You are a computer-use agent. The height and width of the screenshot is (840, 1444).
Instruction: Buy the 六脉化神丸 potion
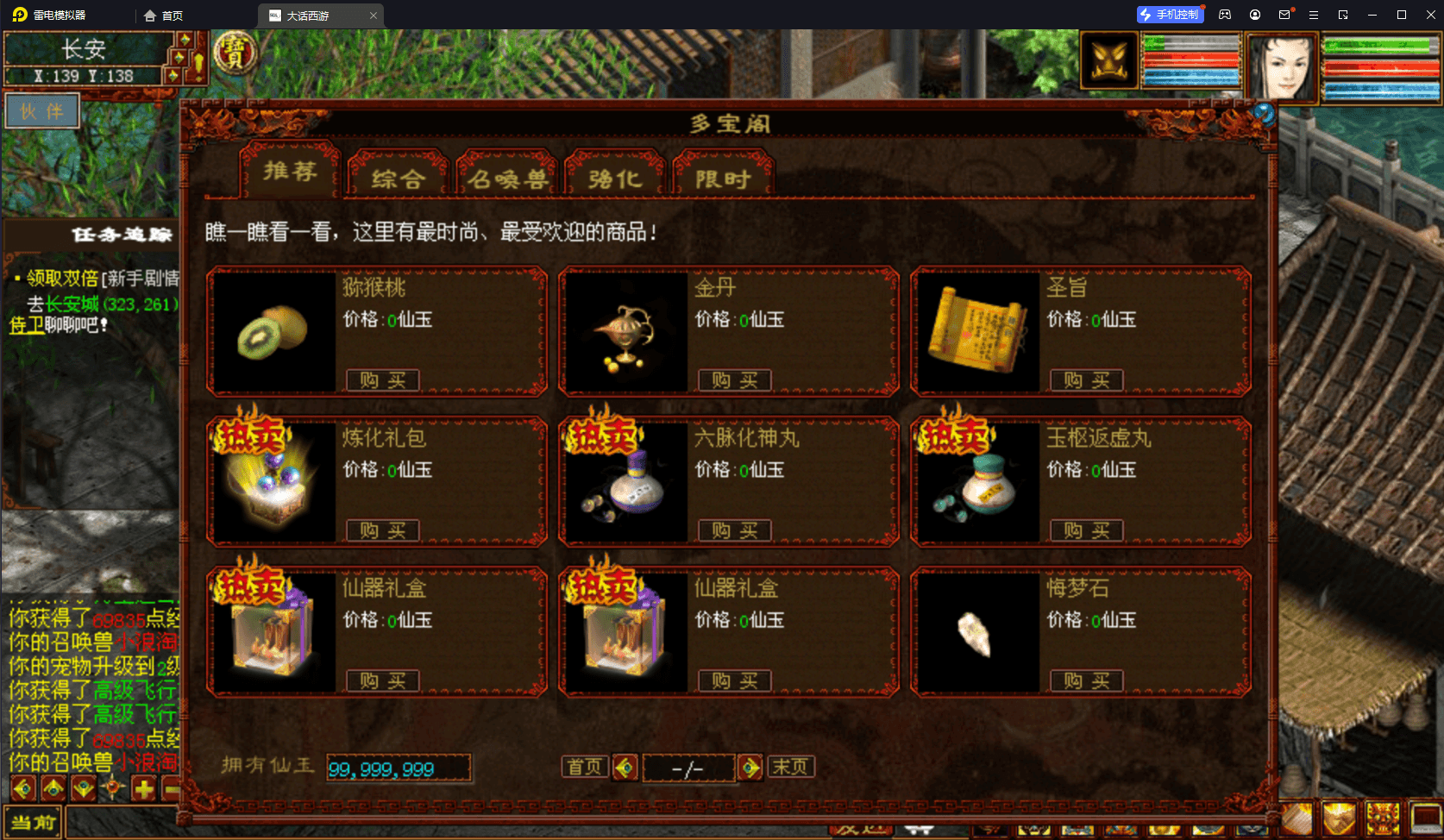(x=734, y=530)
